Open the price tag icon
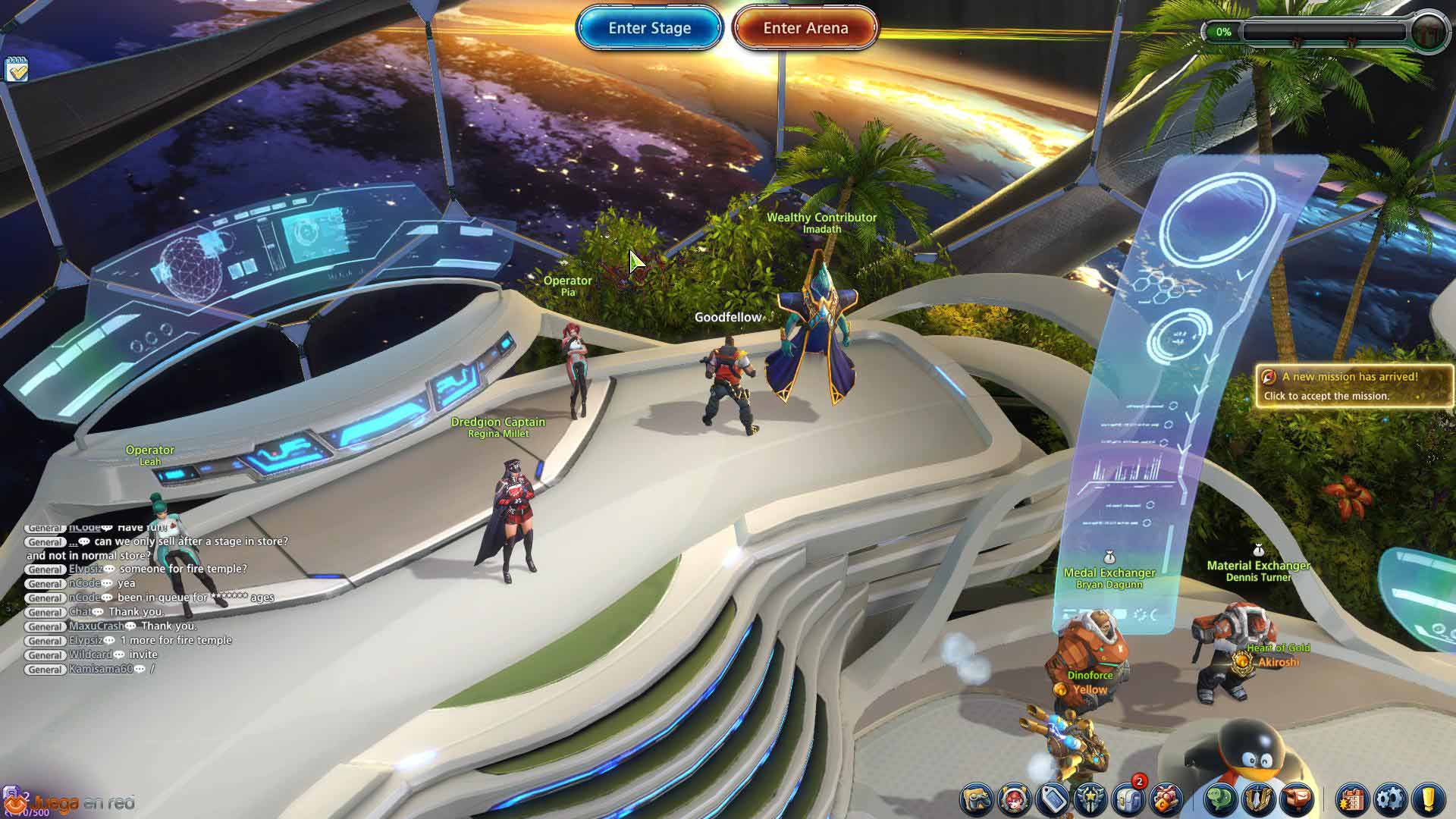 click(x=1052, y=799)
